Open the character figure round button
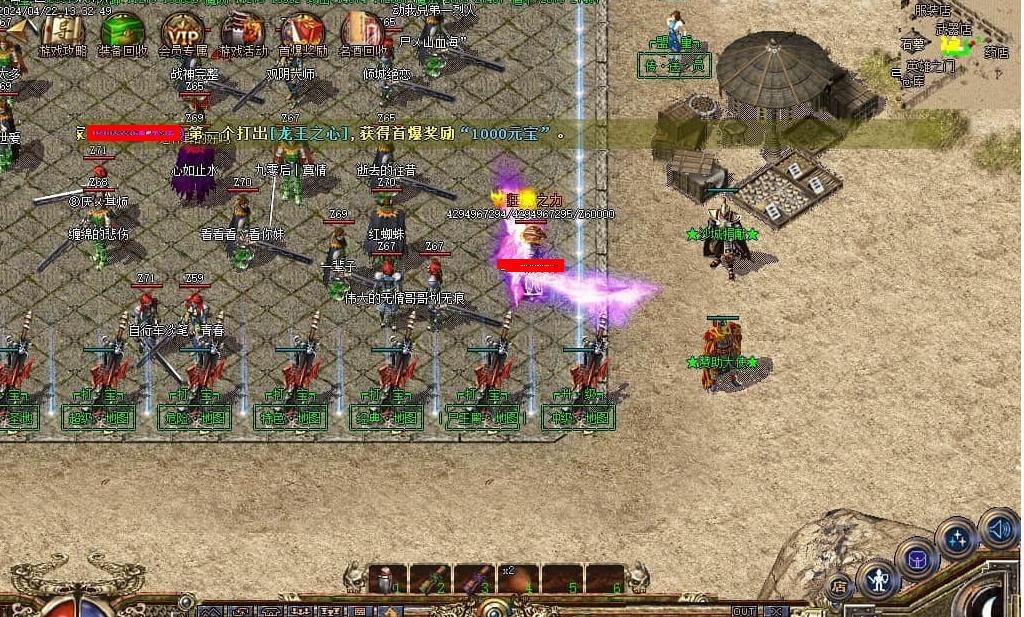This screenshot has height=617, width=1024. (878, 579)
